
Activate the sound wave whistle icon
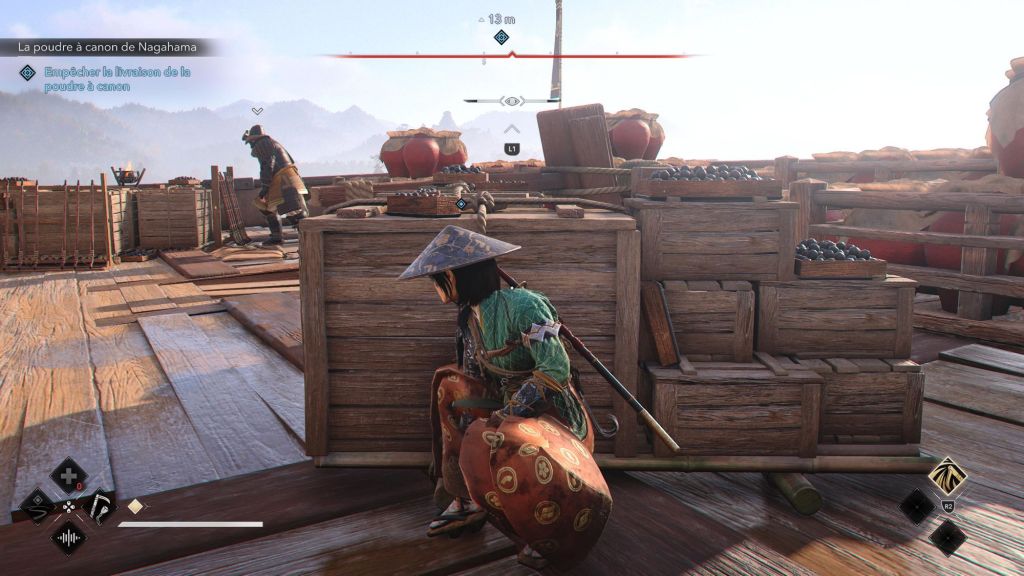69,538
